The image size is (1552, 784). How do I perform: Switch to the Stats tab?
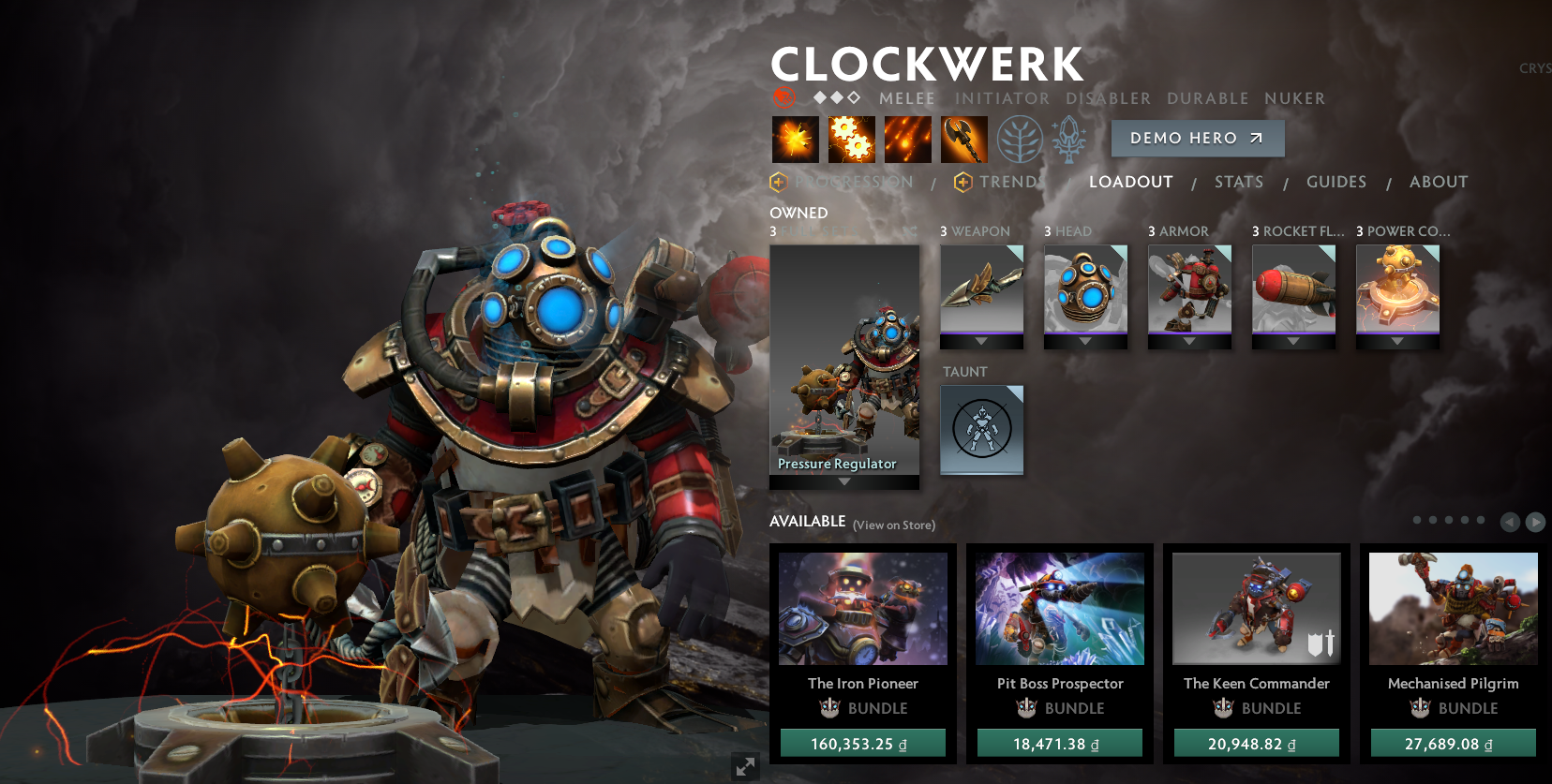click(1239, 182)
